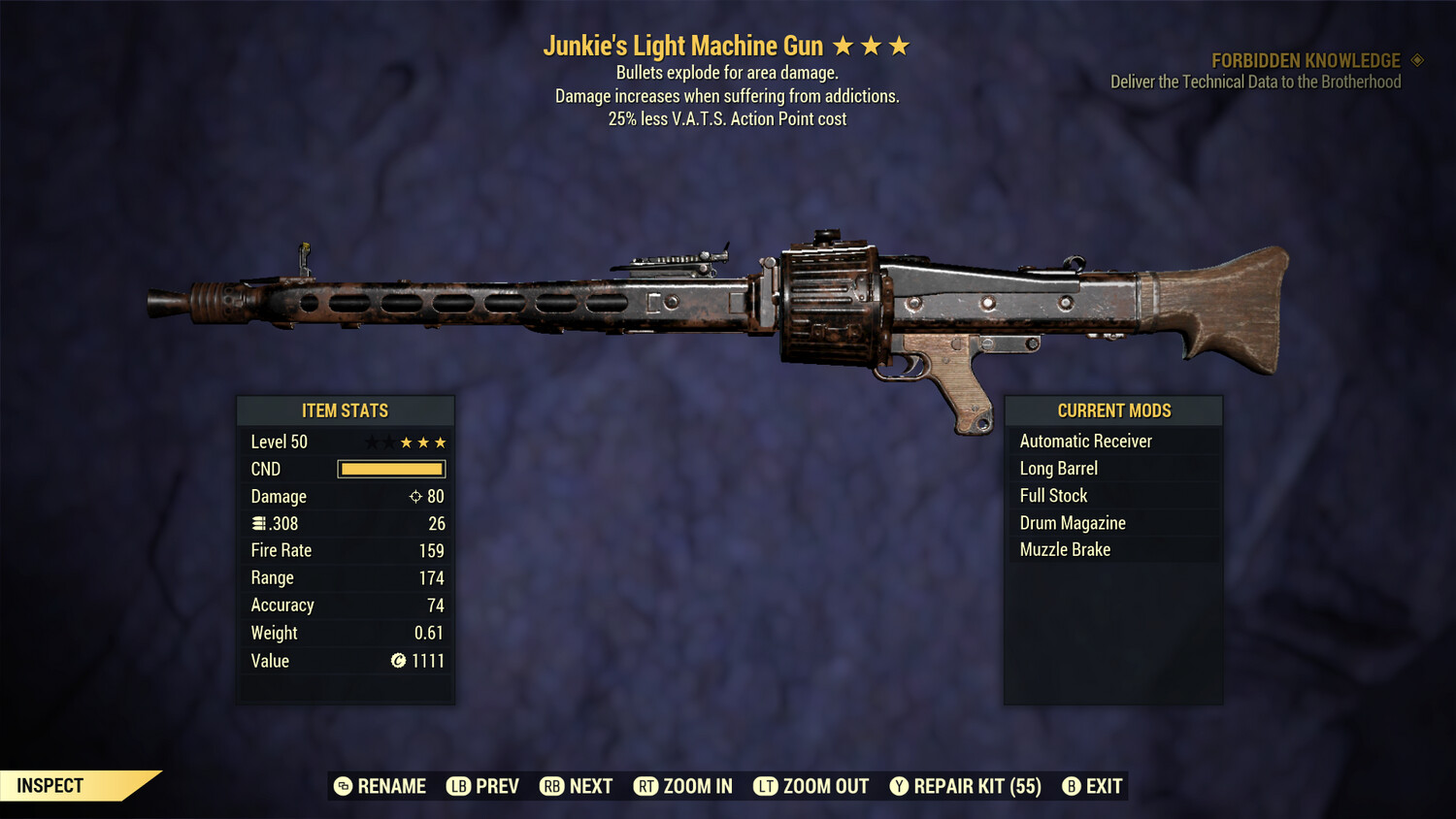This screenshot has height=819, width=1456.
Task: Select the Item Stats panel header
Action: 346,409
